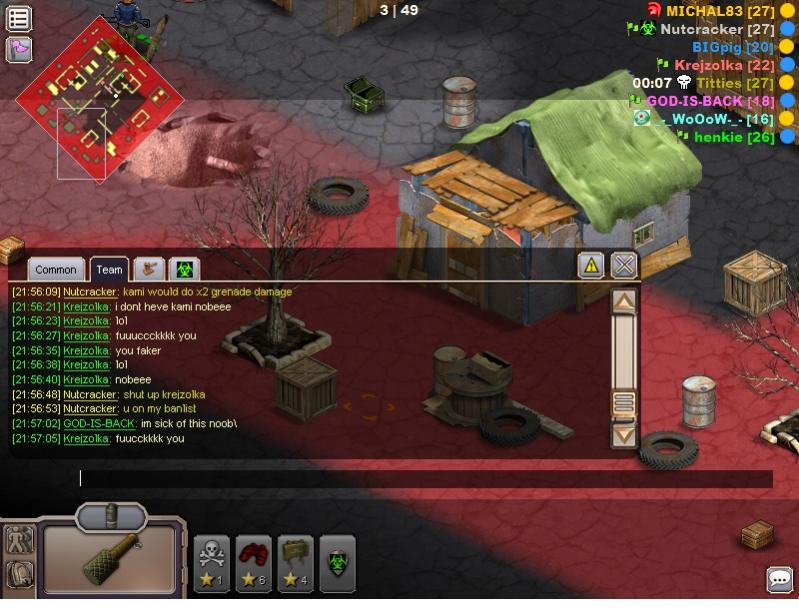Open the main menu list button

19,18
